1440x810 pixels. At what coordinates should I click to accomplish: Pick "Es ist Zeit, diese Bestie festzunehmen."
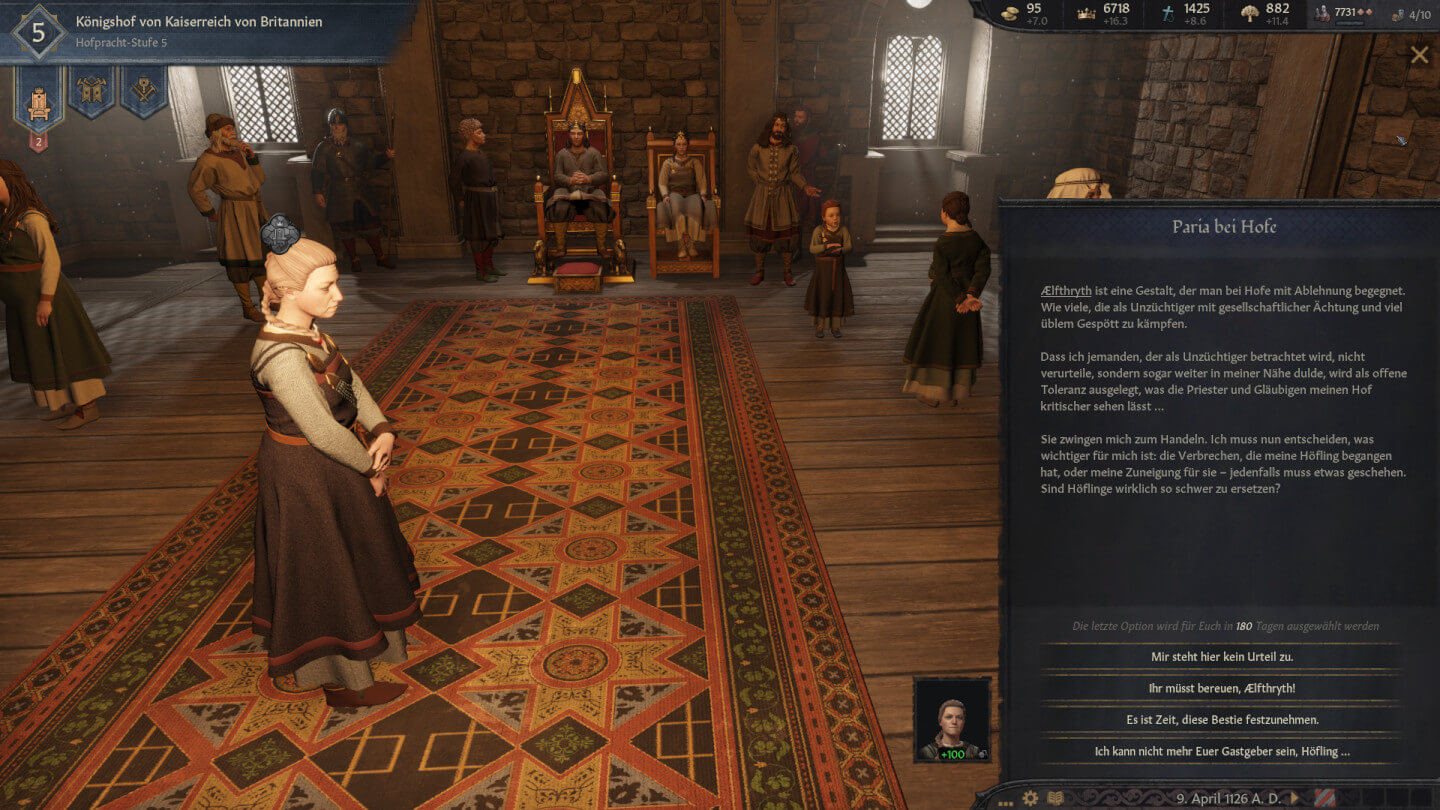(1221, 719)
